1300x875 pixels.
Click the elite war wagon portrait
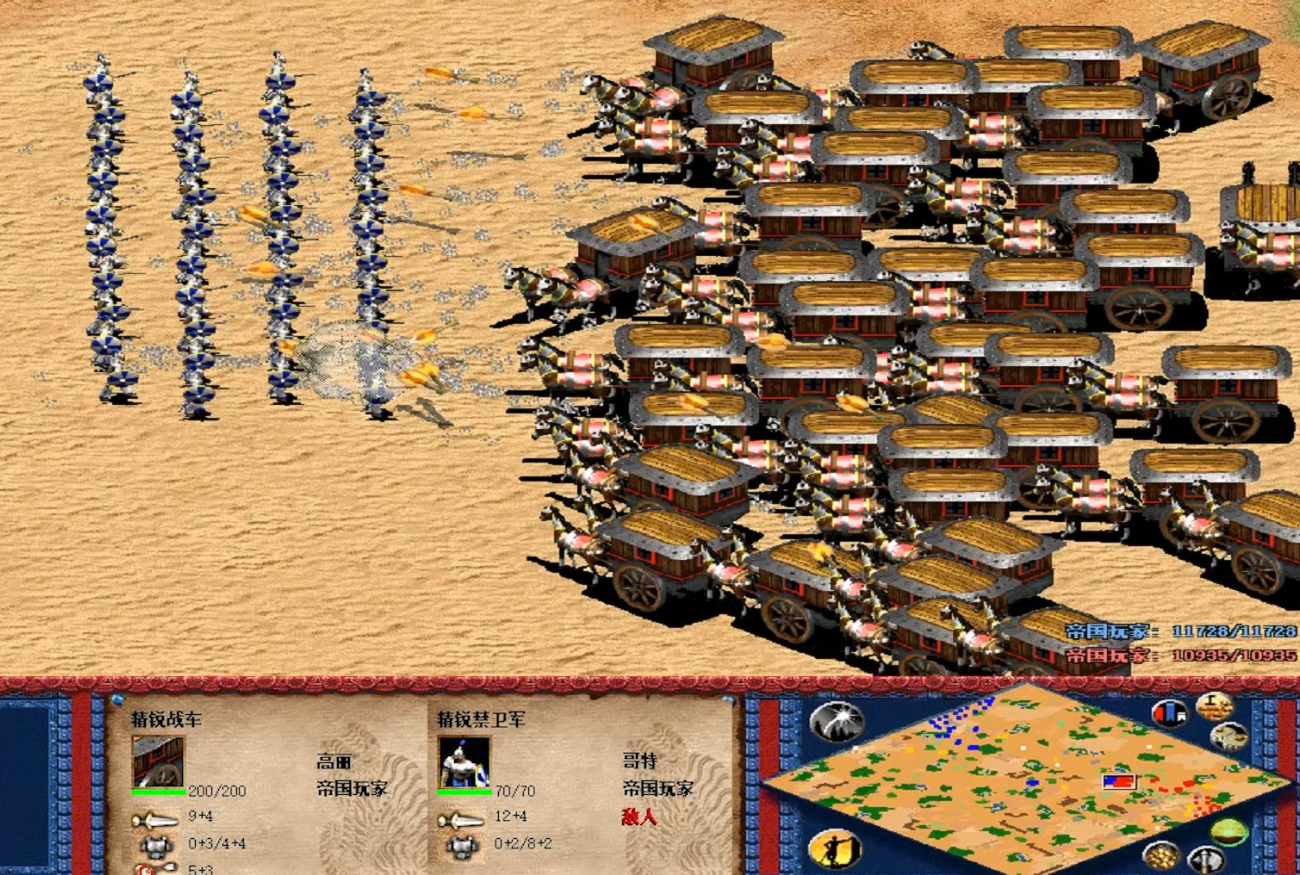[158, 762]
